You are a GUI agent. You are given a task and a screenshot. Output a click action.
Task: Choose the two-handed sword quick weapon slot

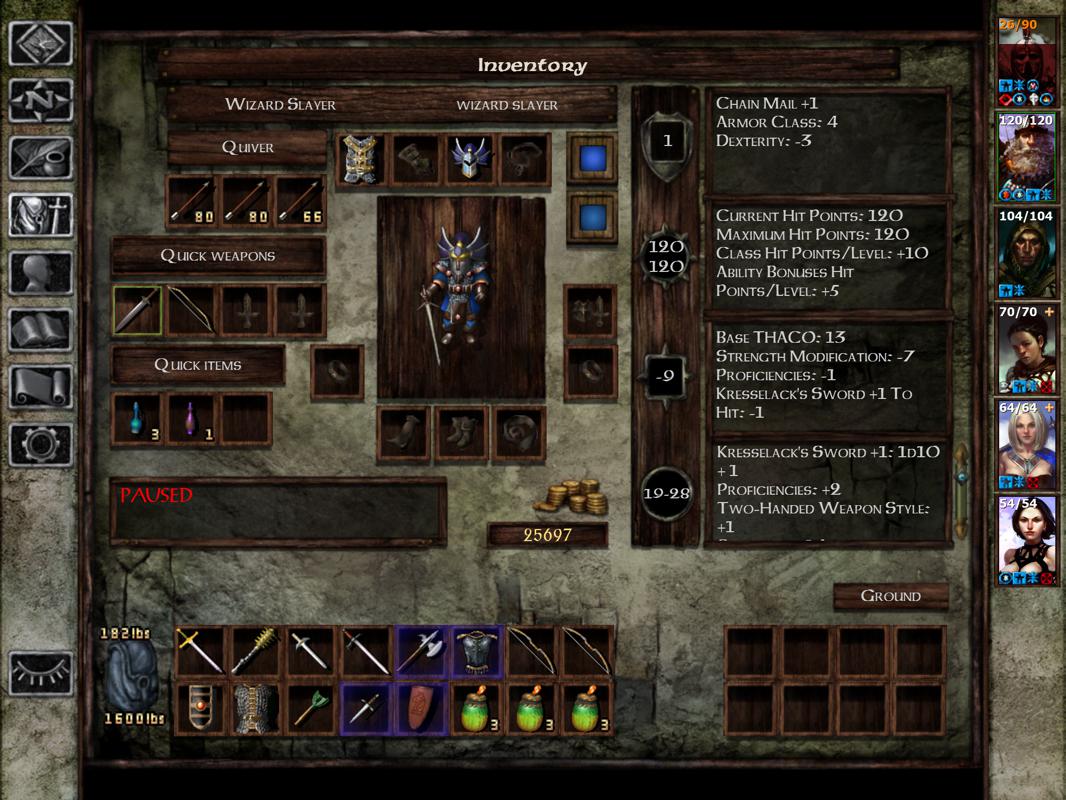point(138,311)
